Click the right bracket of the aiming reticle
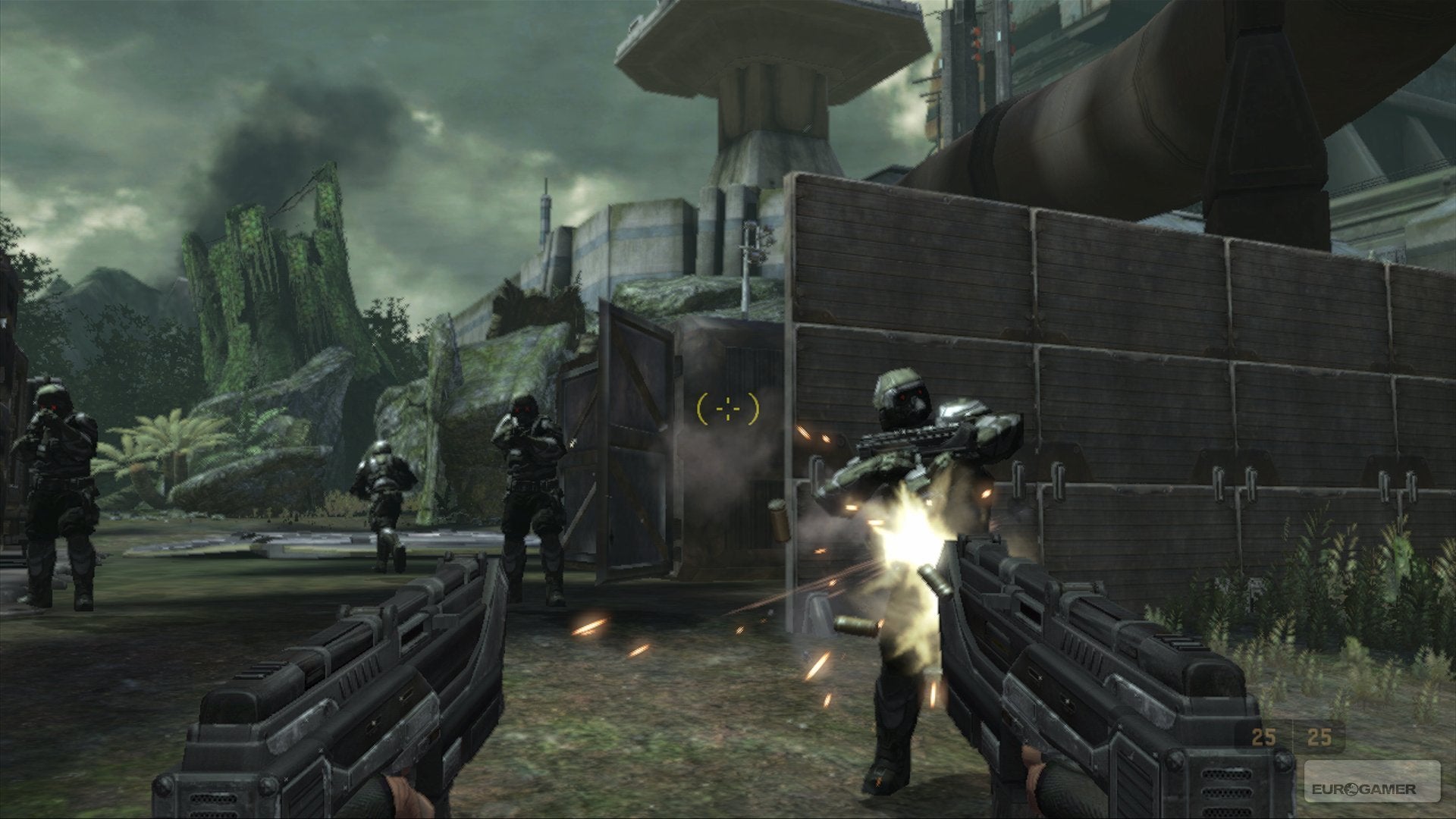The height and width of the screenshot is (819, 1456). [x=752, y=409]
